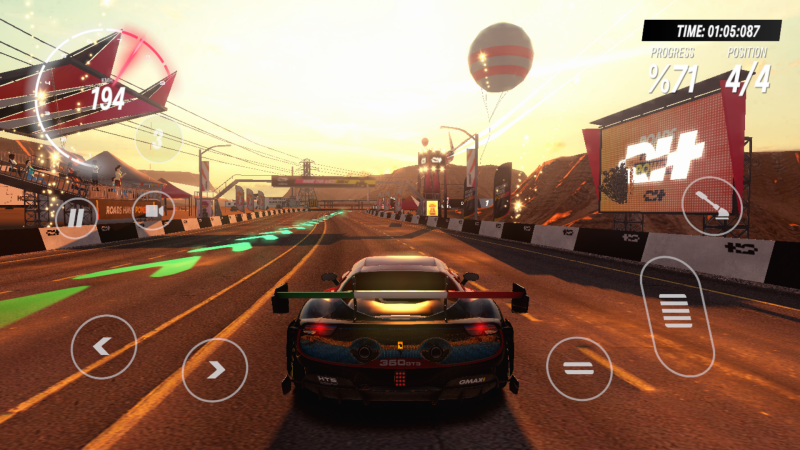The height and width of the screenshot is (450, 800).
Task: Switch the camera view
Action: (153, 211)
